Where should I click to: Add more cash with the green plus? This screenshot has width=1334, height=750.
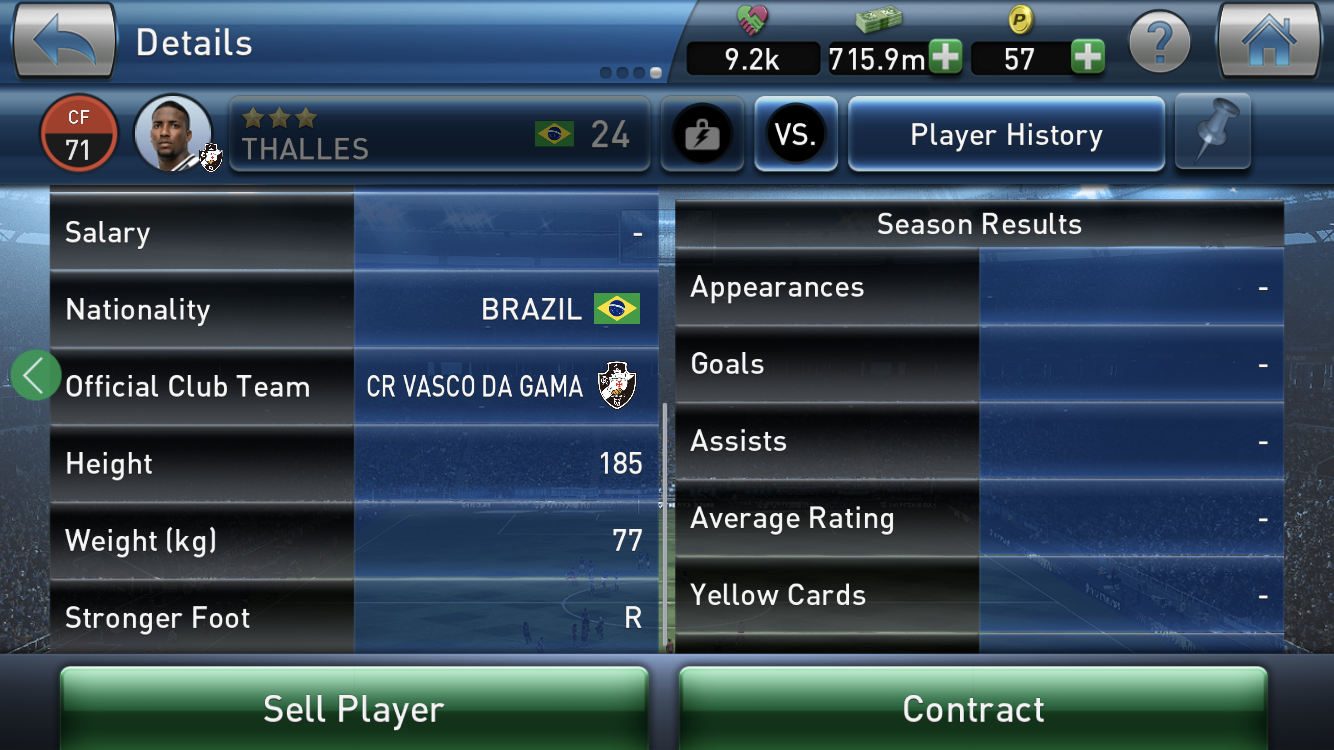tap(944, 58)
